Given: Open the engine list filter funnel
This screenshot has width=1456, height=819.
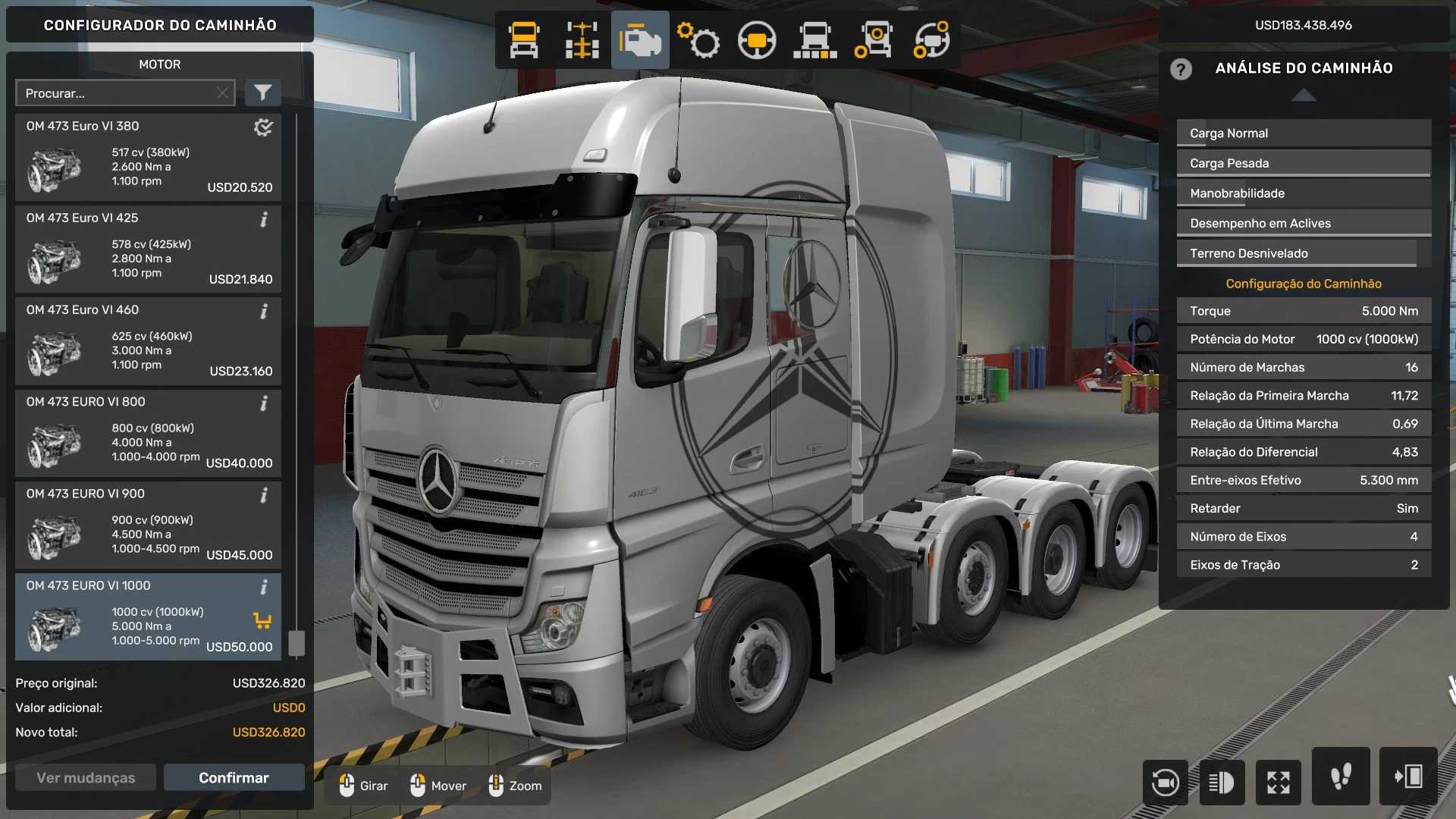Looking at the screenshot, I should (x=262, y=93).
